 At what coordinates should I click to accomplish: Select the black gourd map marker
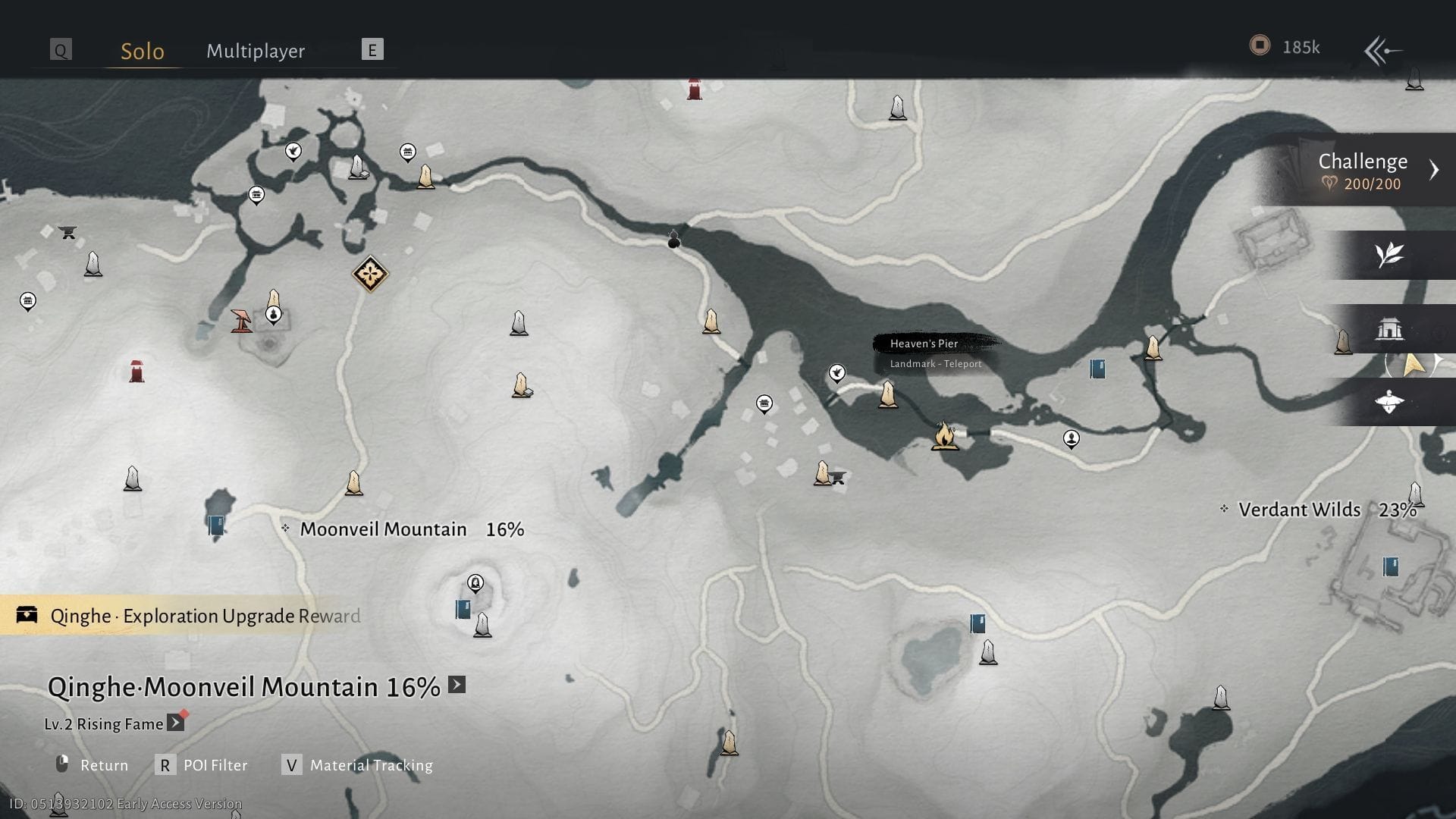[x=673, y=240]
